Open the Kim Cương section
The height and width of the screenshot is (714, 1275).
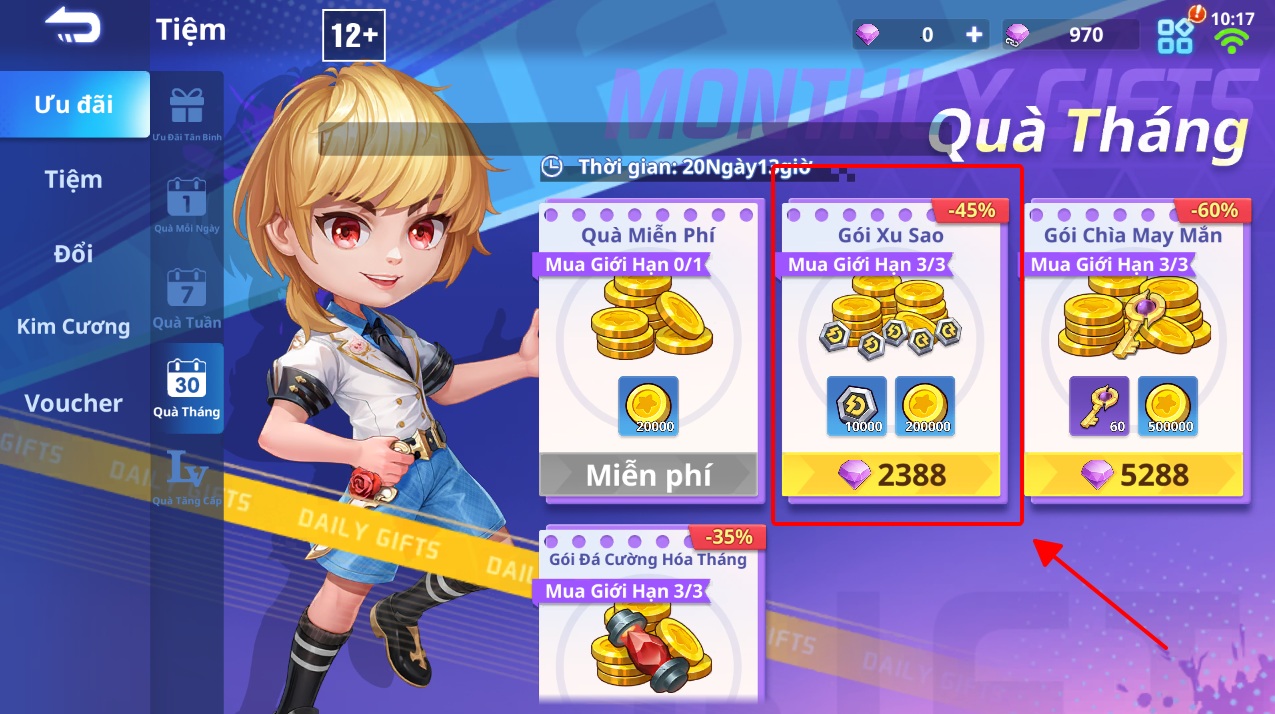tap(74, 327)
